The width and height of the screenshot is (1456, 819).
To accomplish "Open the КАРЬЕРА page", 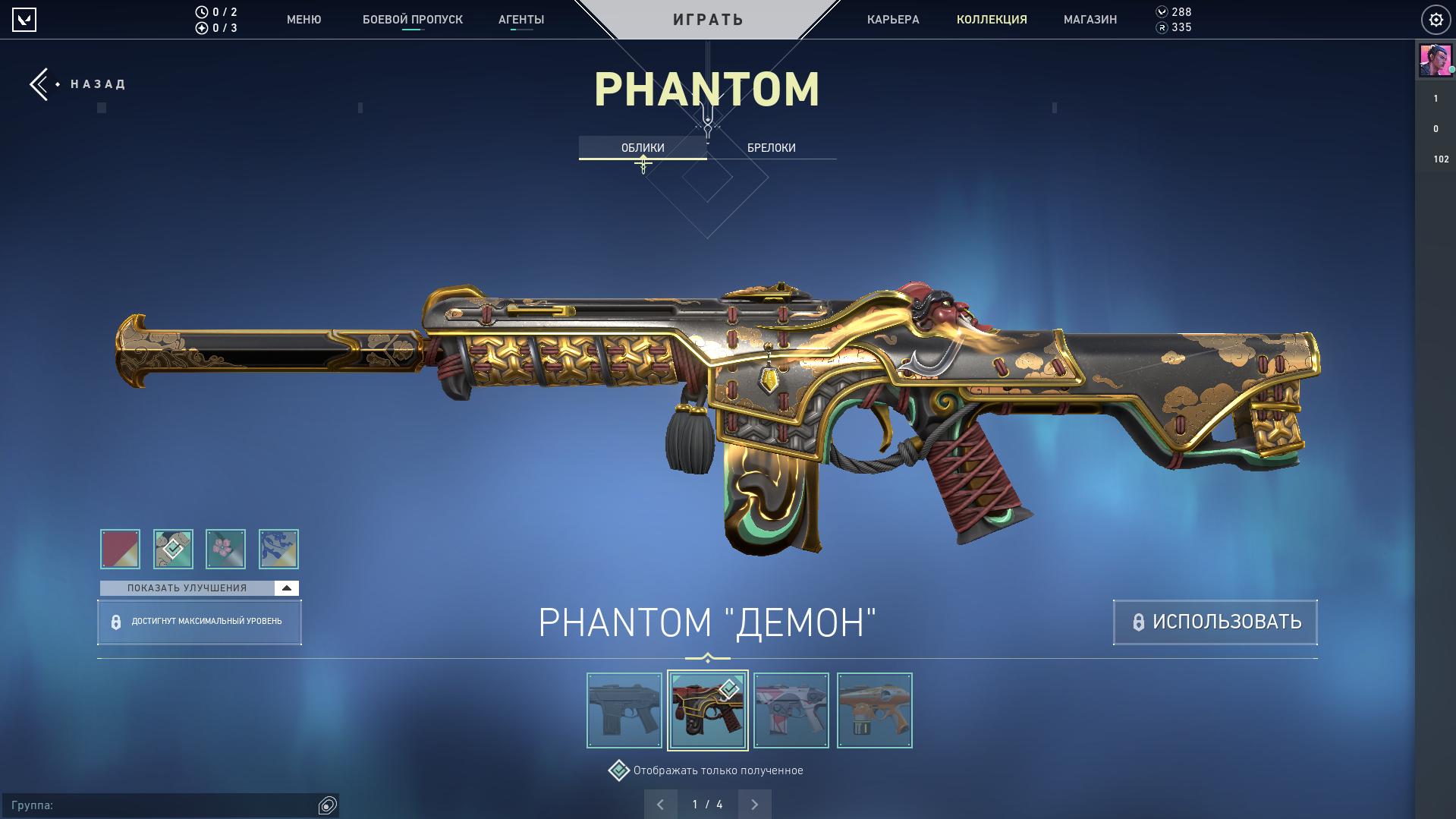I will click(893, 20).
